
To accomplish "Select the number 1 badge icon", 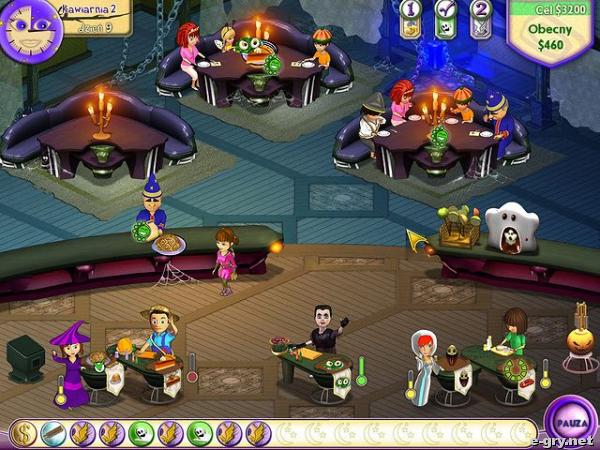I will click(x=411, y=18).
